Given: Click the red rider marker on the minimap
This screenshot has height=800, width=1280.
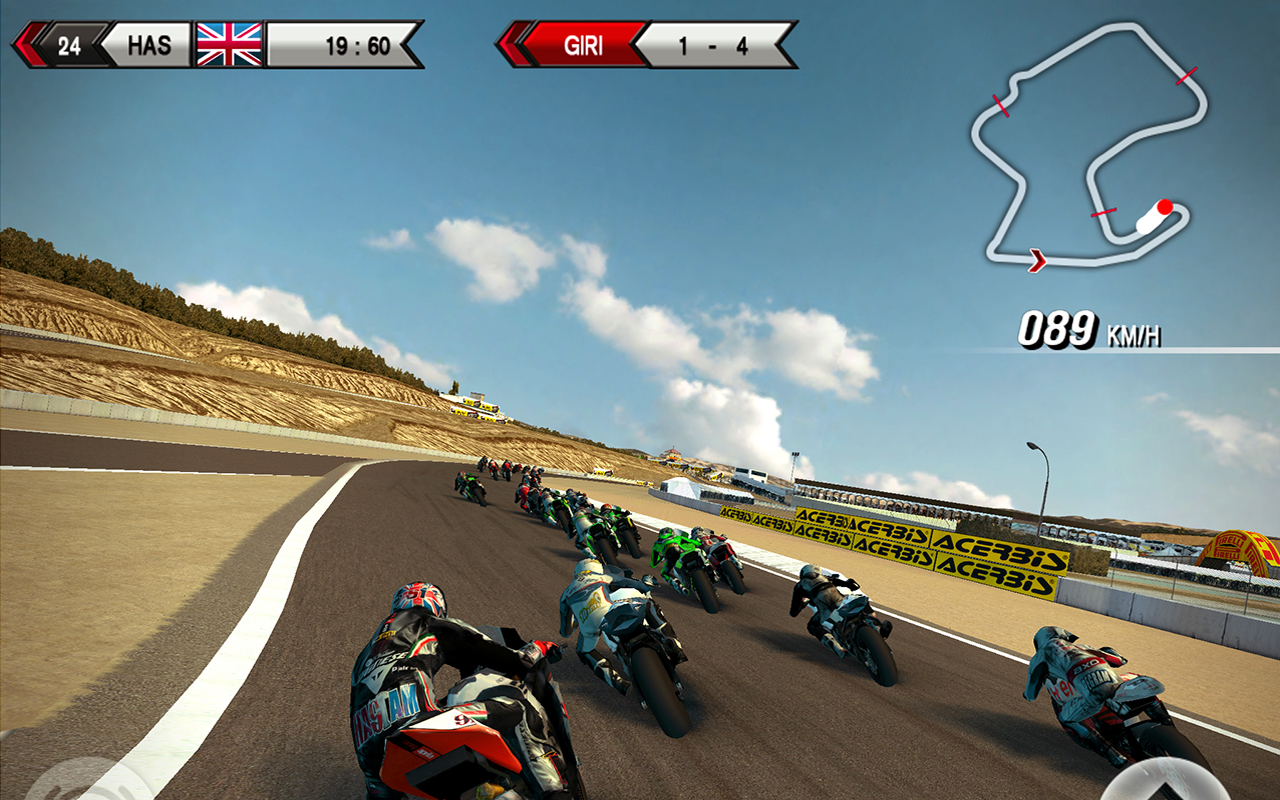Looking at the screenshot, I should pyautogui.click(x=1164, y=208).
